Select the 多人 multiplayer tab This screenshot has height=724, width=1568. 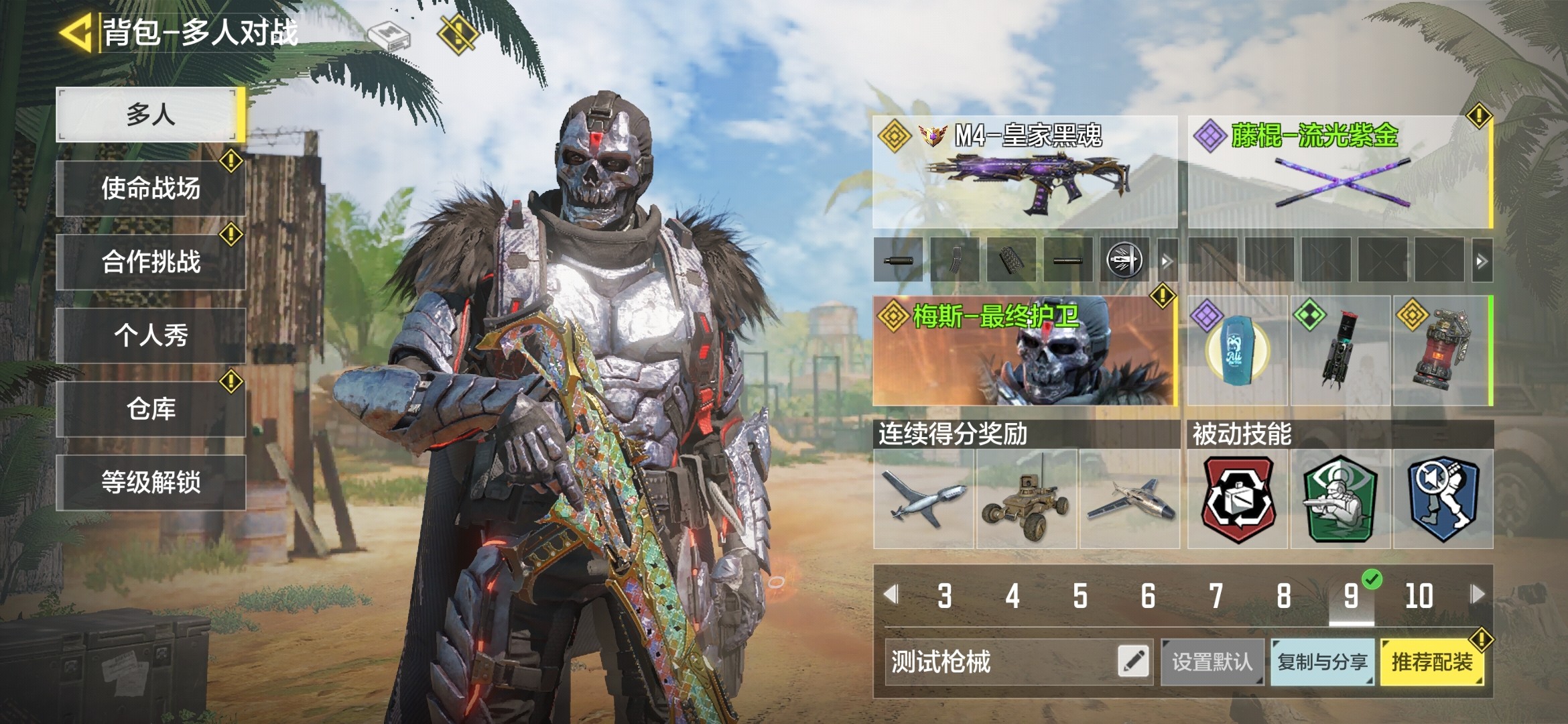click(151, 115)
